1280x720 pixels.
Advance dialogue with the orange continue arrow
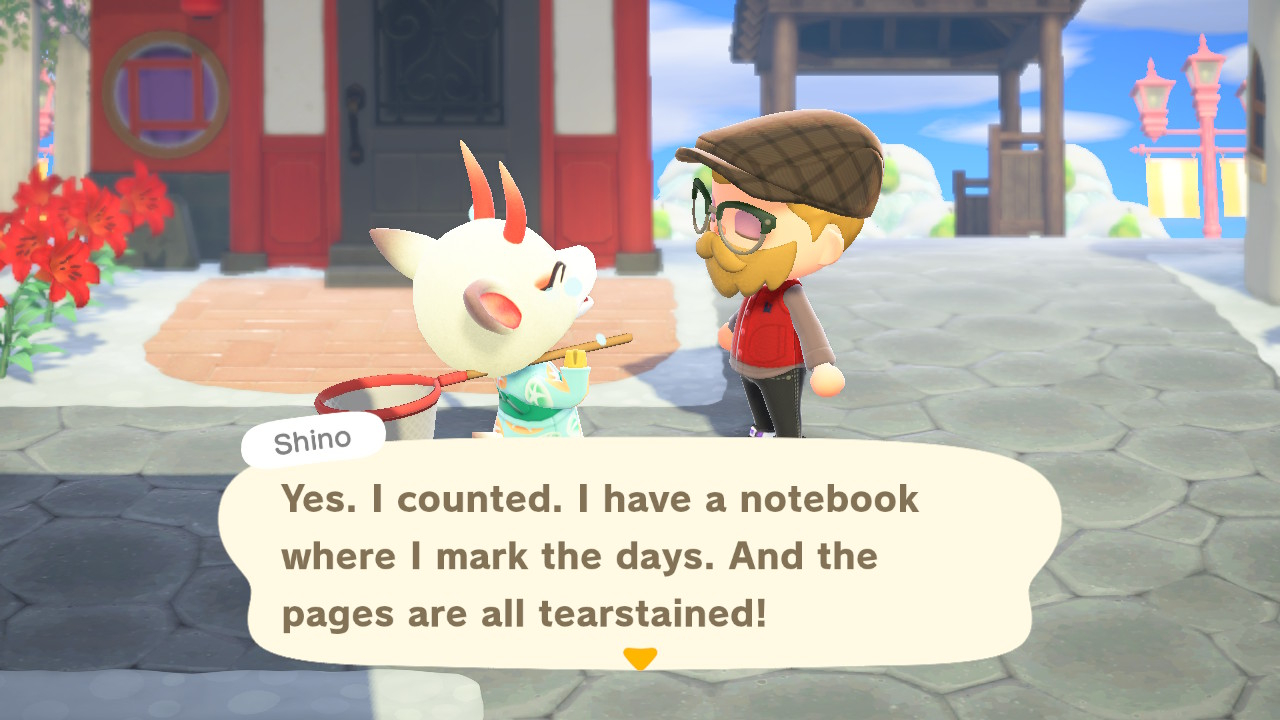(639, 658)
